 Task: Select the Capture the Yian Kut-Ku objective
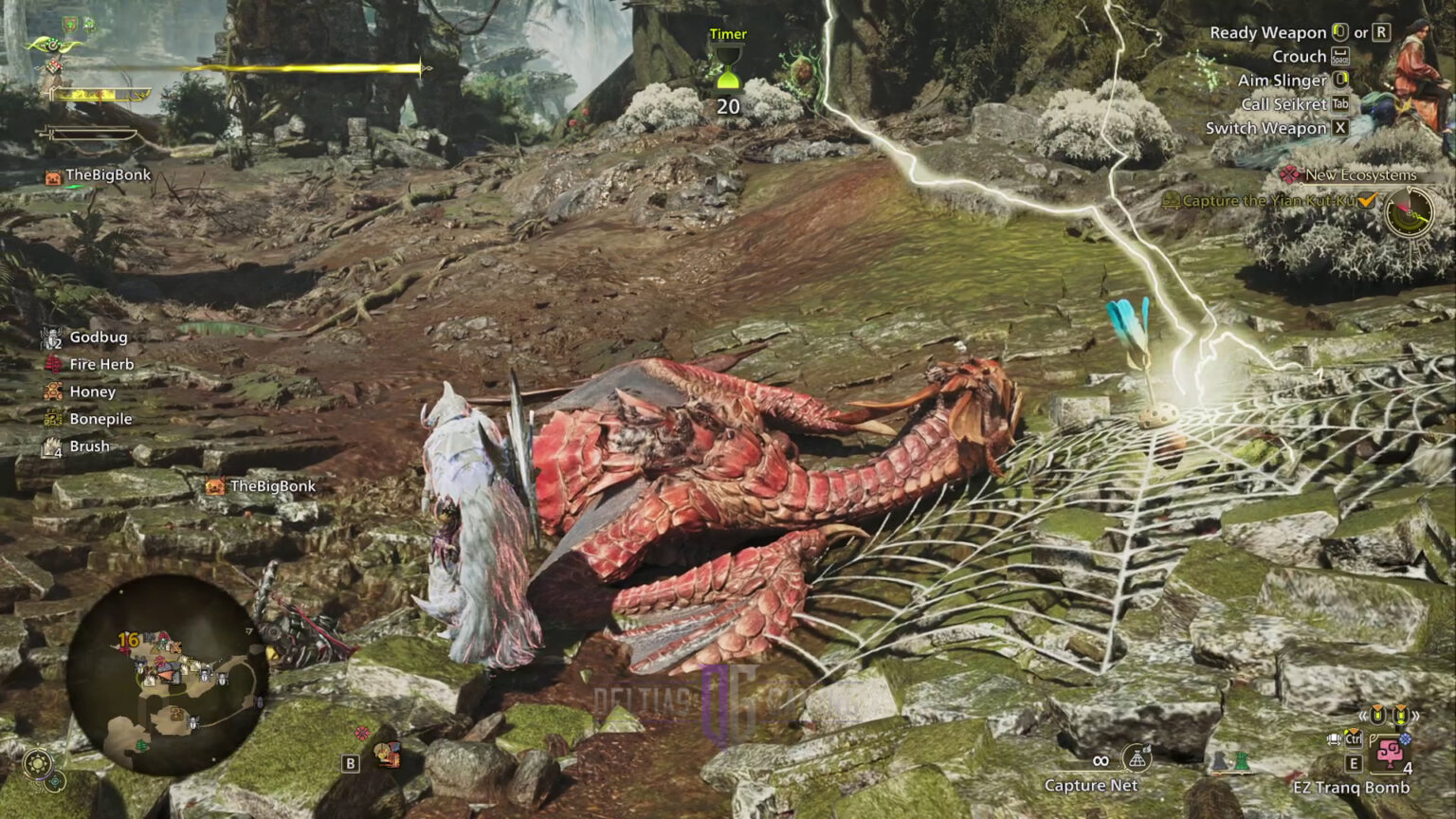click(x=1270, y=201)
